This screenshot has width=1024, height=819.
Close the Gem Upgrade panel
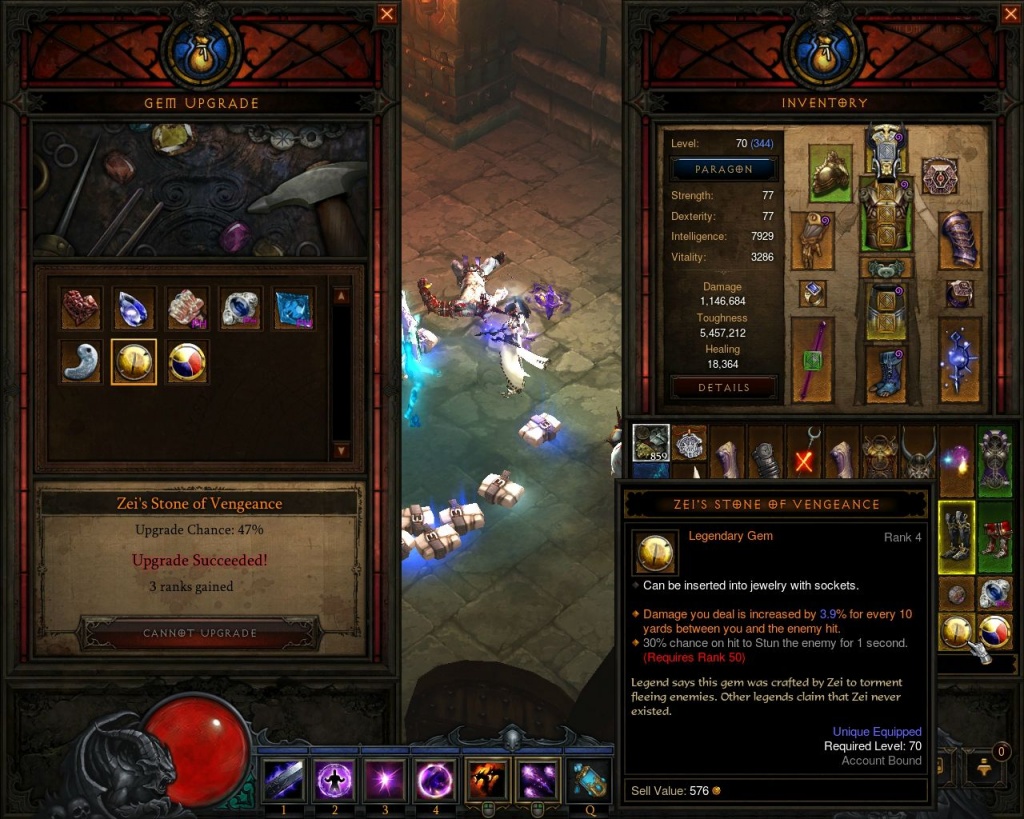(387, 14)
